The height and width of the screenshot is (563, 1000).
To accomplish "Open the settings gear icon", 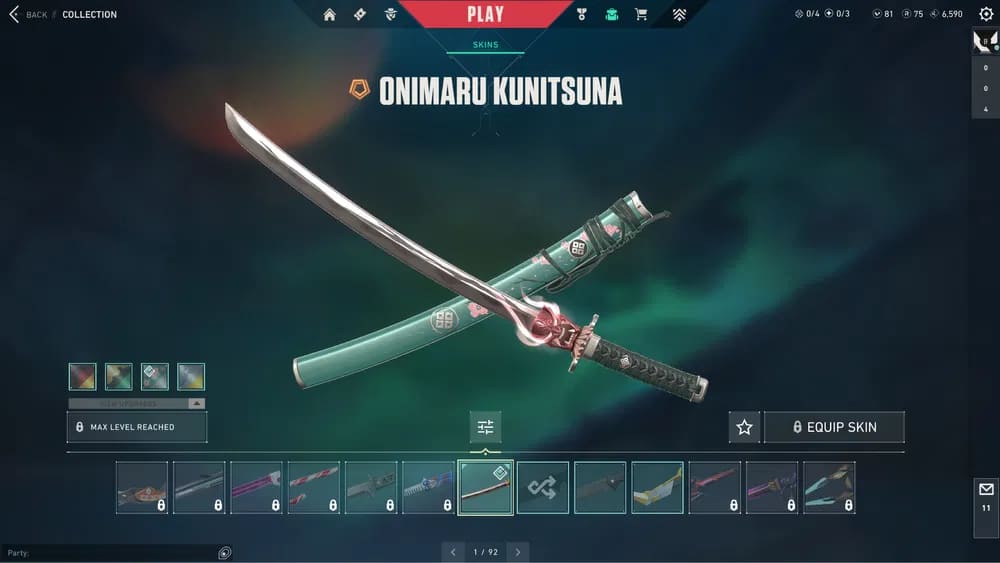I will (x=986, y=14).
